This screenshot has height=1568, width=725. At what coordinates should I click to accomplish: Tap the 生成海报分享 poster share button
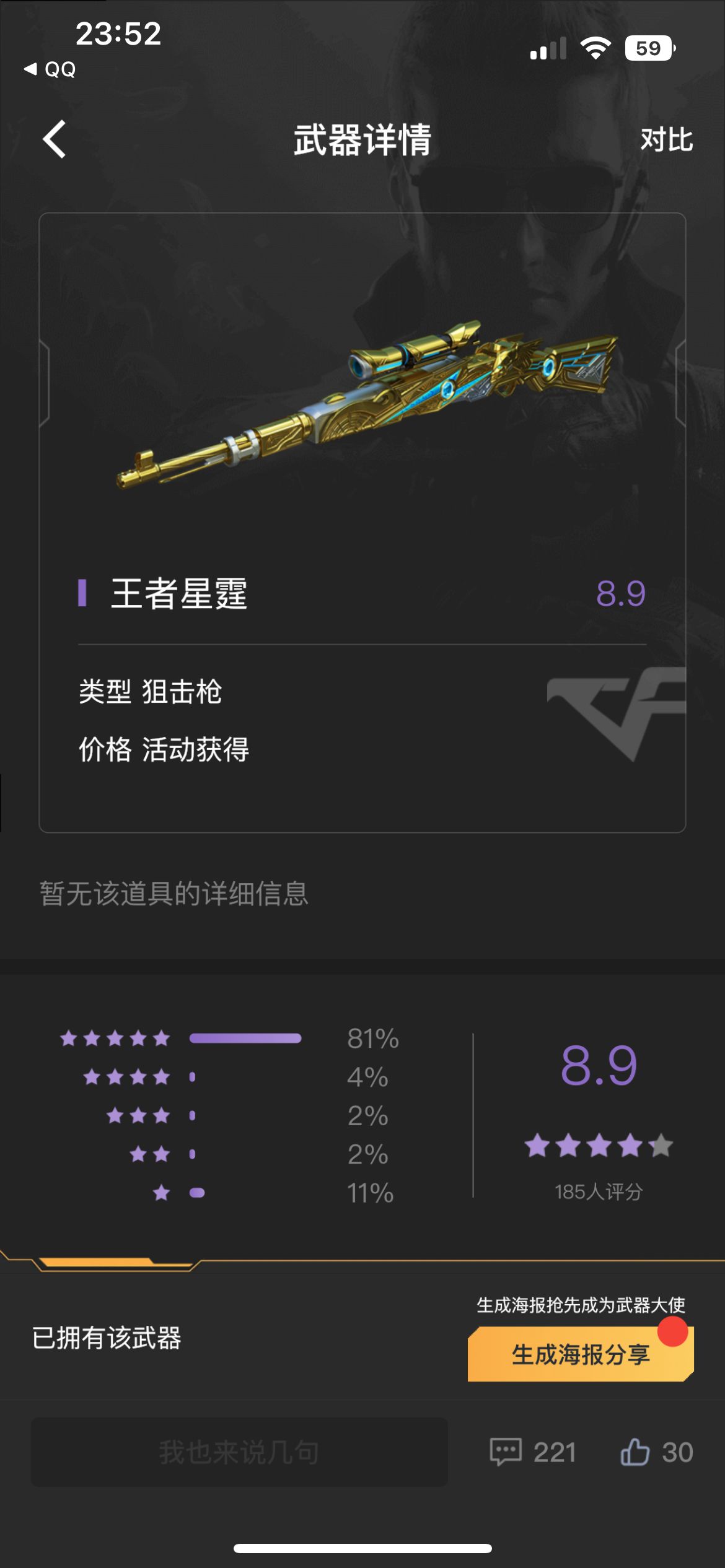(x=580, y=1354)
